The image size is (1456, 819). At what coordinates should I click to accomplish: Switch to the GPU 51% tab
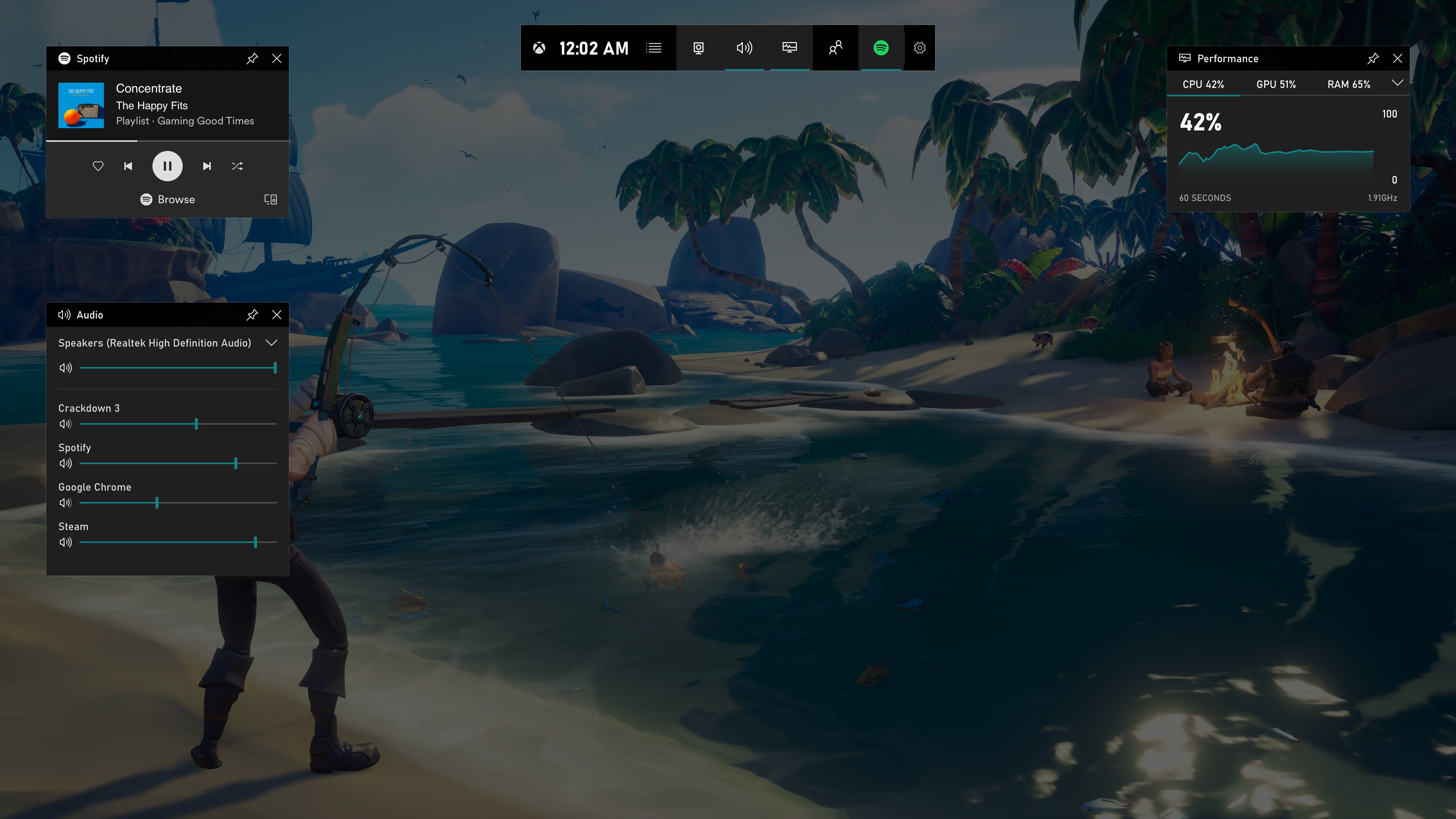pos(1276,84)
